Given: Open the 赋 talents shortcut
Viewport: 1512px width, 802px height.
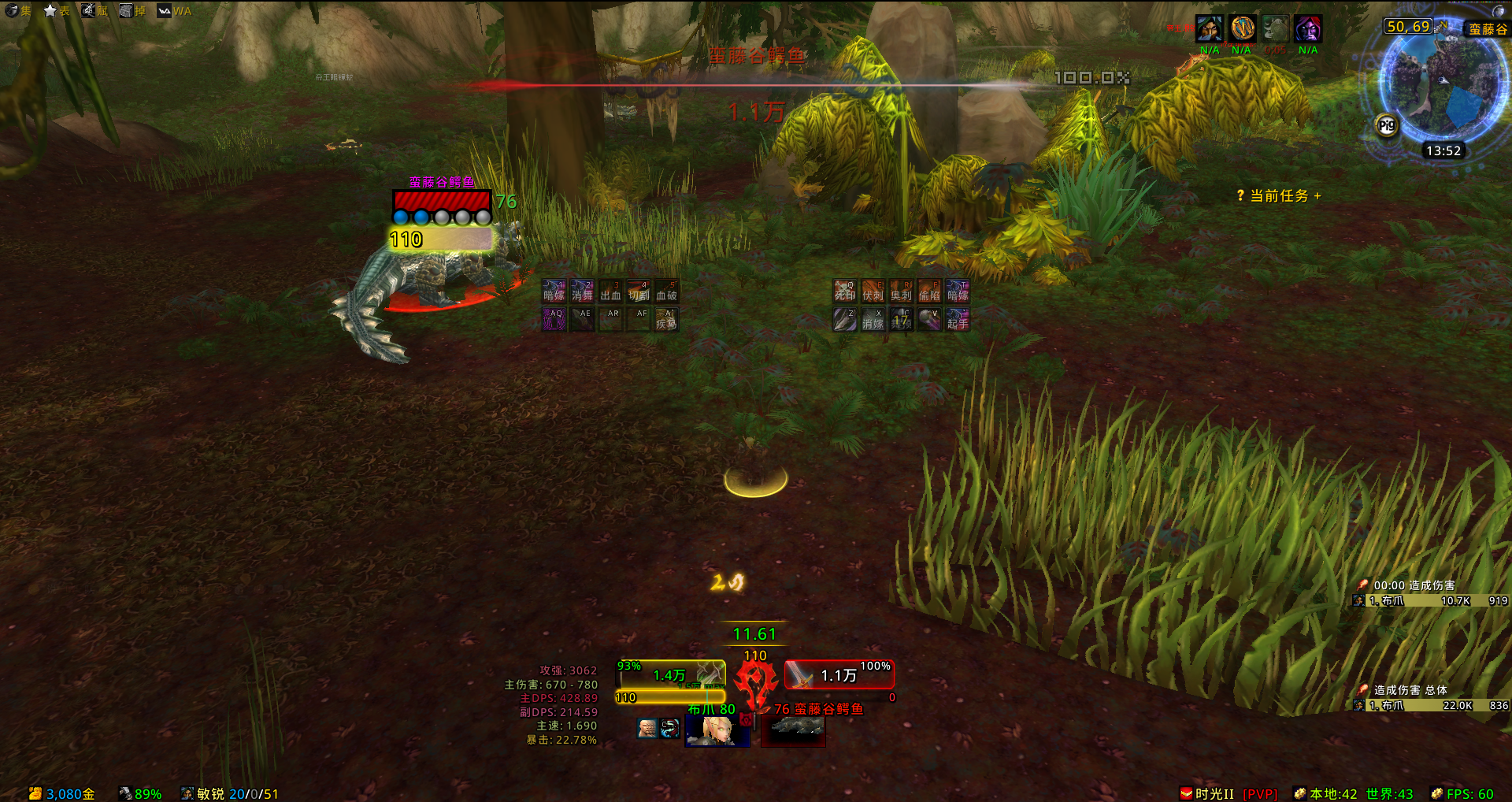Looking at the screenshot, I should point(94,11).
